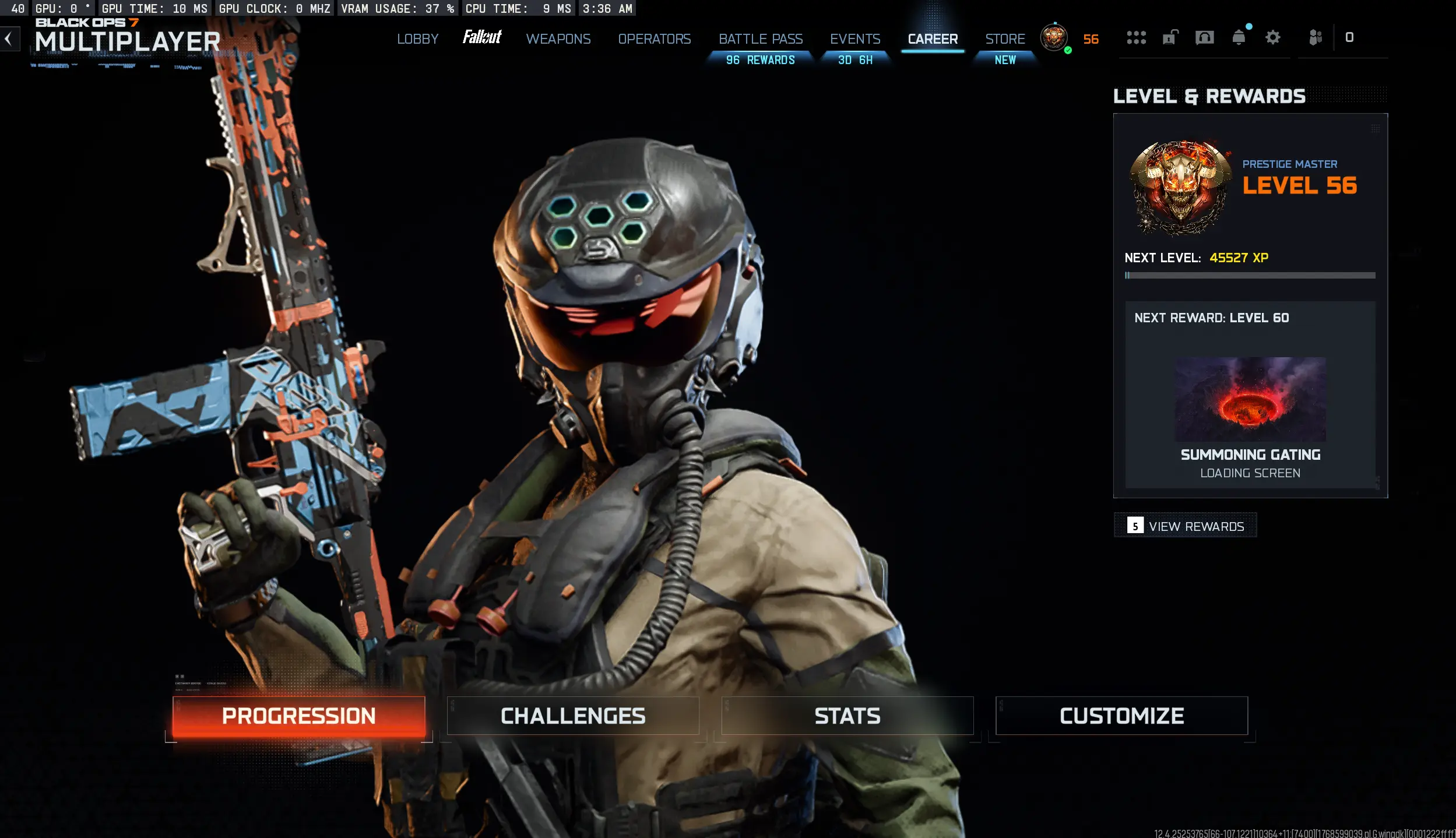Screen dimensions: 1456x838
Task: Open the STORE menu
Action: pos(1004,38)
